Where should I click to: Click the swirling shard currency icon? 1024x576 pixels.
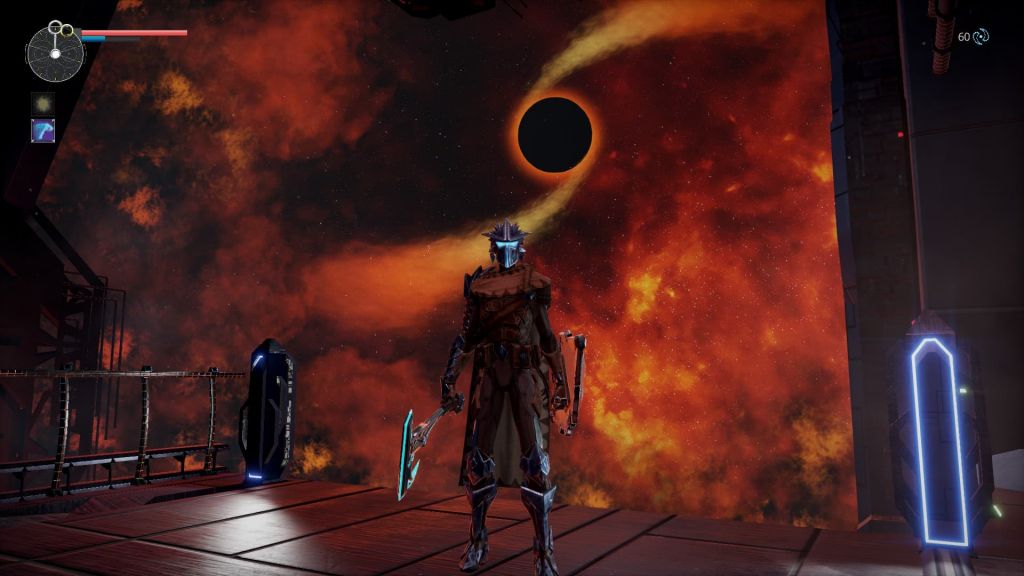[981, 37]
